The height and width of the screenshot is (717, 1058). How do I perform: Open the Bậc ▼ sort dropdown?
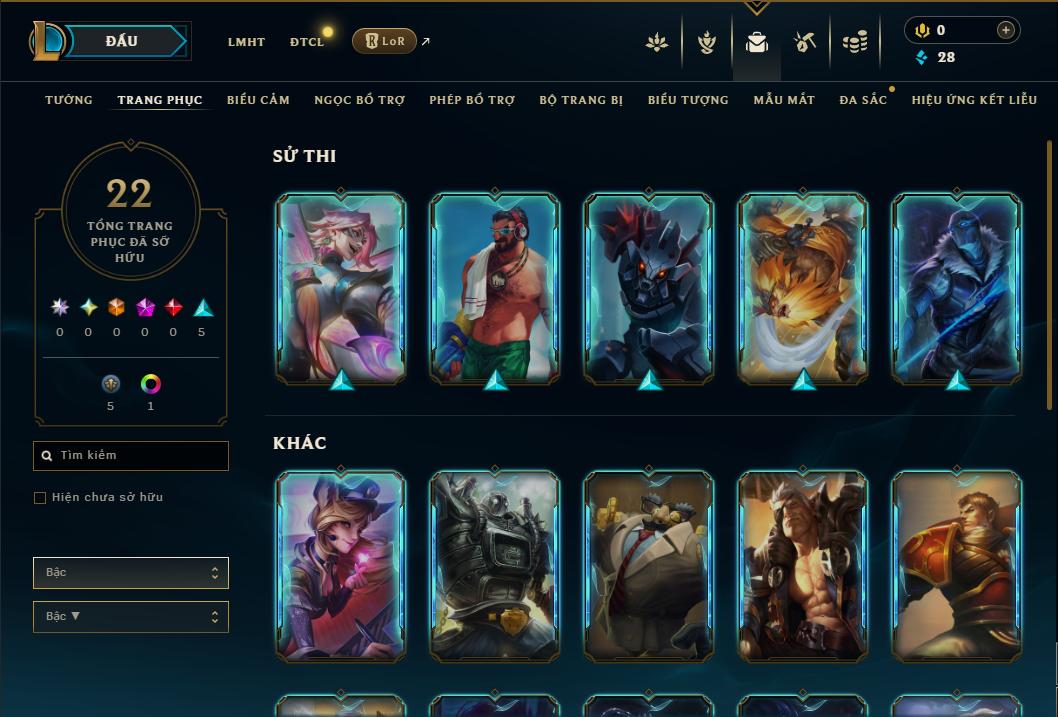(131, 617)
